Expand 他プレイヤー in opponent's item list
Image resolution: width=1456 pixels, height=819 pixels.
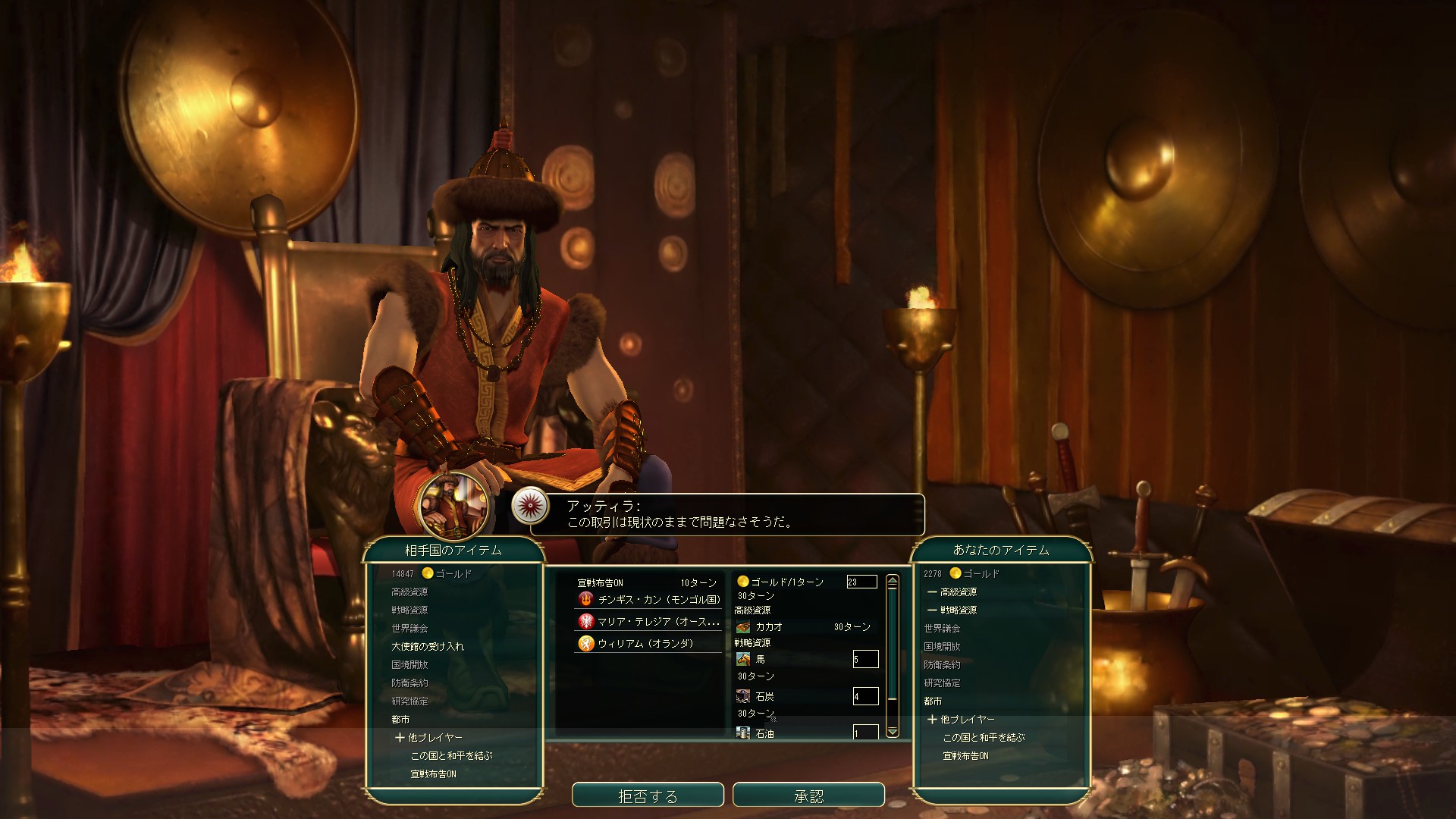[x=428, y=738]
